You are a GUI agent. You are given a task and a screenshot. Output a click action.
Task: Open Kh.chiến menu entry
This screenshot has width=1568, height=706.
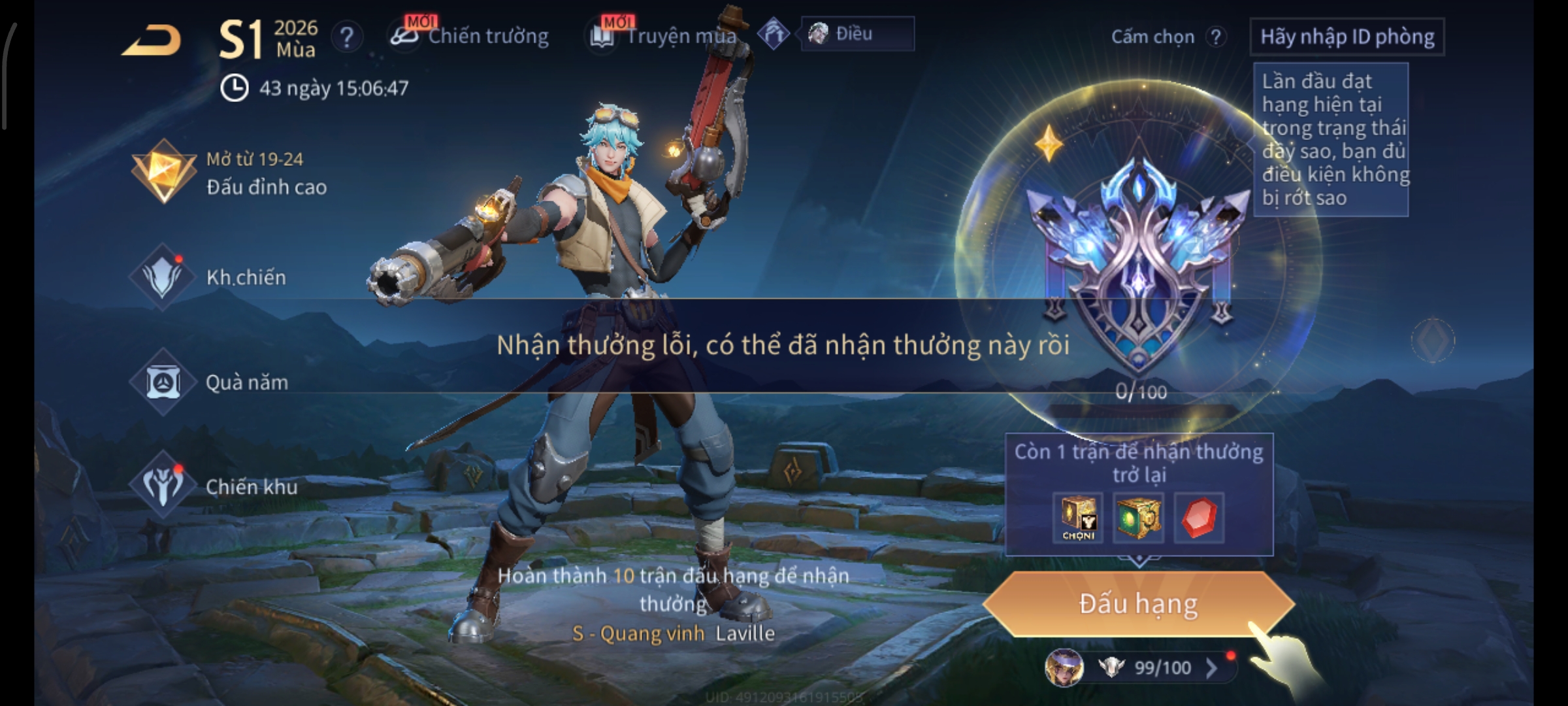209,278
